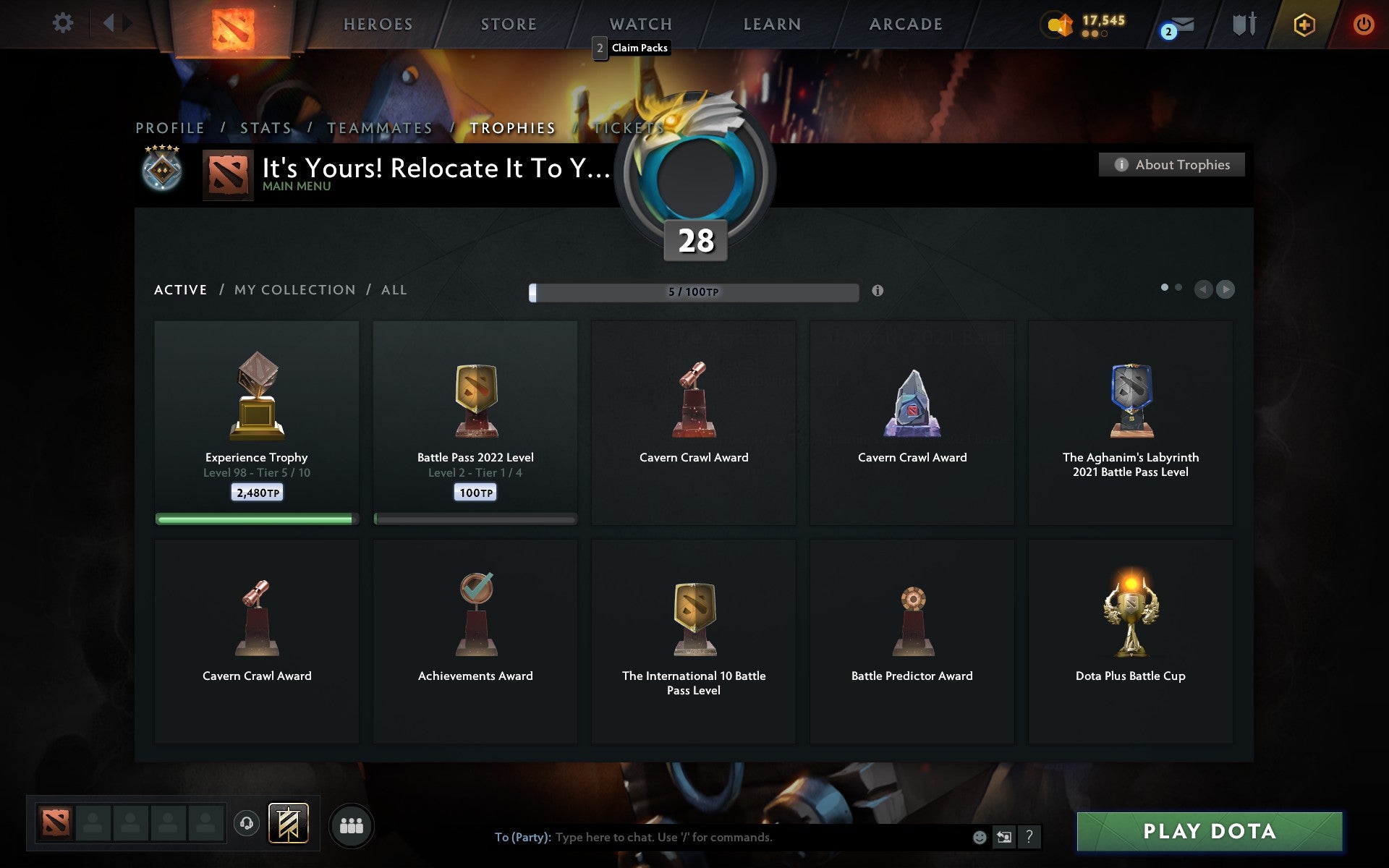
Task: Go to the STATS section of the profile
Action: click(265, 127)
